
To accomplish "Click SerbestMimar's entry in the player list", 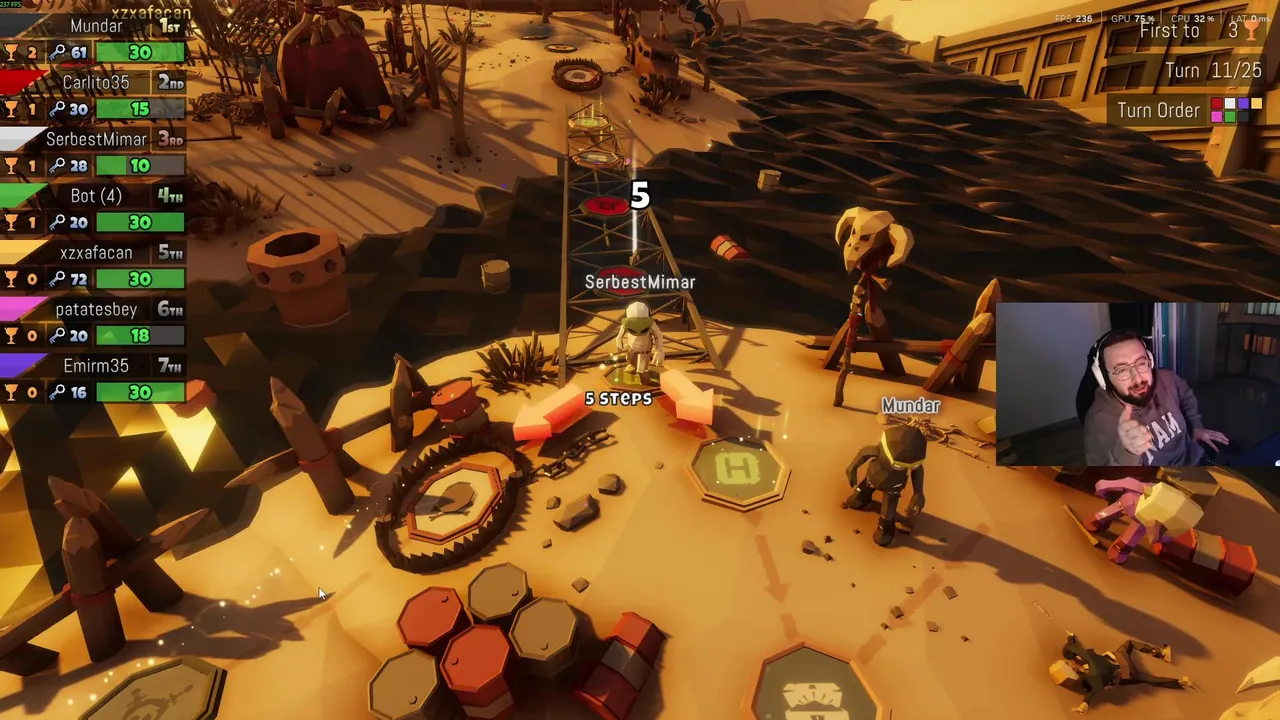I will pyautogui.click(x=95, y=152).
